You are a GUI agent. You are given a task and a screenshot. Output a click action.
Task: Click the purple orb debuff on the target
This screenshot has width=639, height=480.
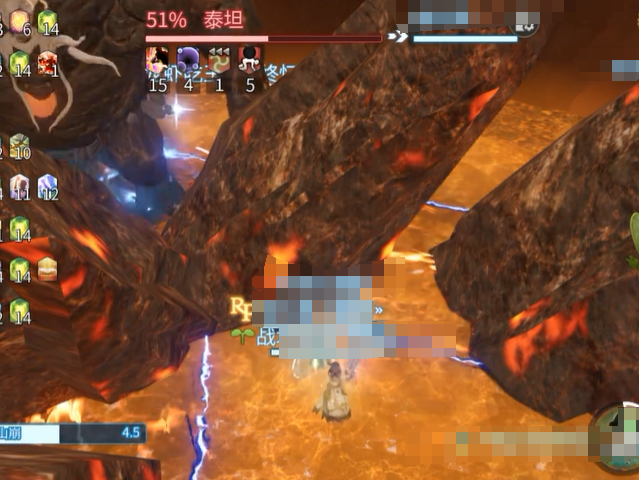(x=188, y=60)
